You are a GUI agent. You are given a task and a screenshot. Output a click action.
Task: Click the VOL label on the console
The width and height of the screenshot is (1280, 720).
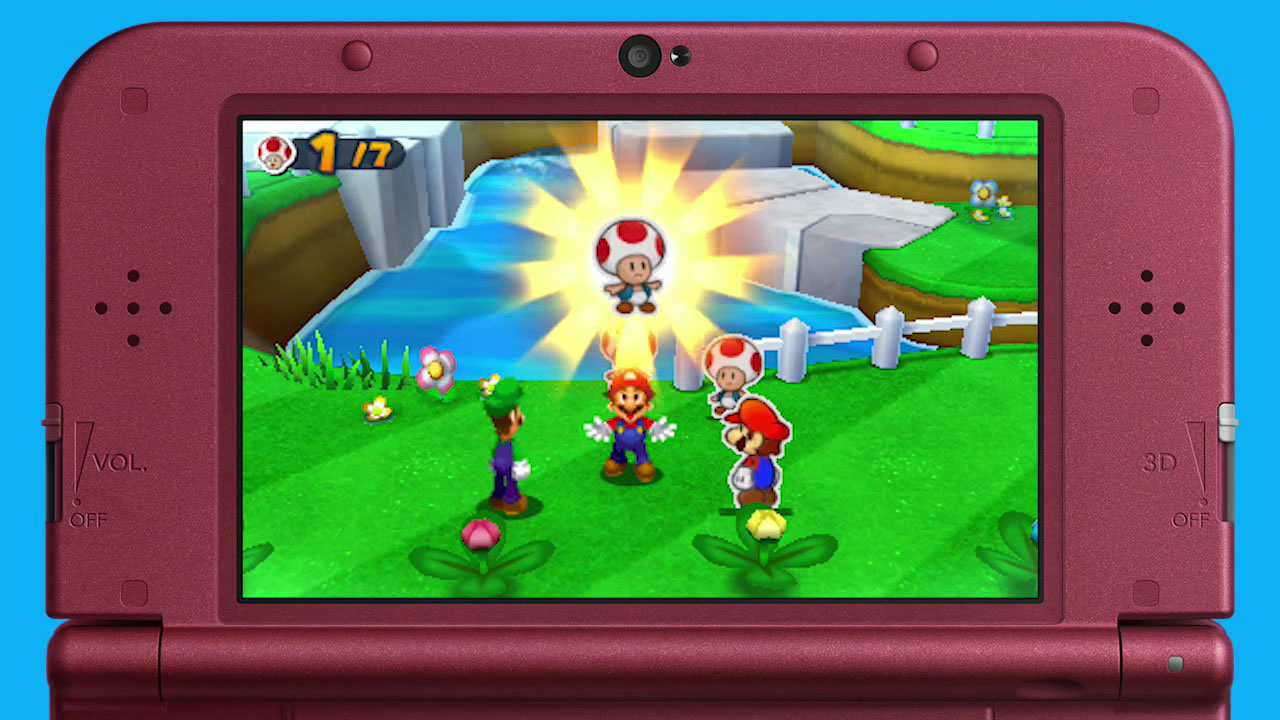(118, 462)
